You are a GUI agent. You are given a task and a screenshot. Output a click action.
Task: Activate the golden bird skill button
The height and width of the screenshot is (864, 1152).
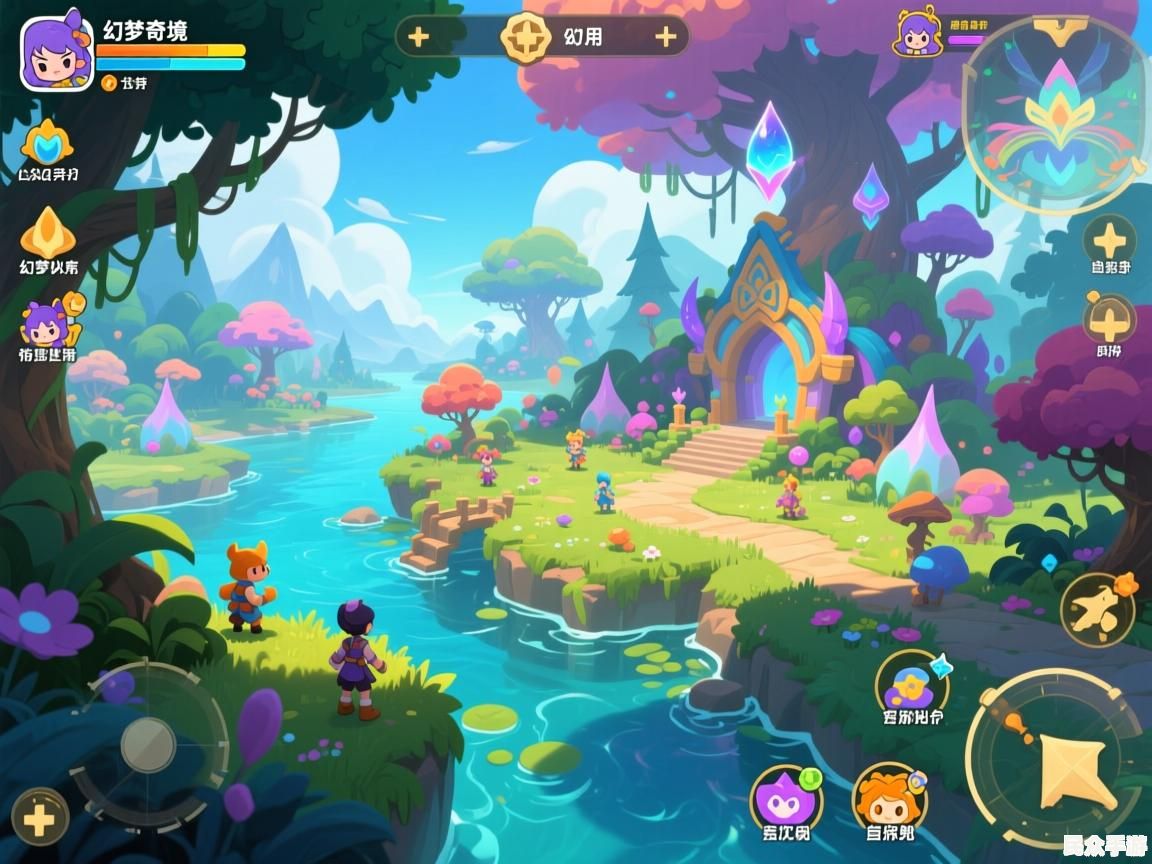point(1096,608)
